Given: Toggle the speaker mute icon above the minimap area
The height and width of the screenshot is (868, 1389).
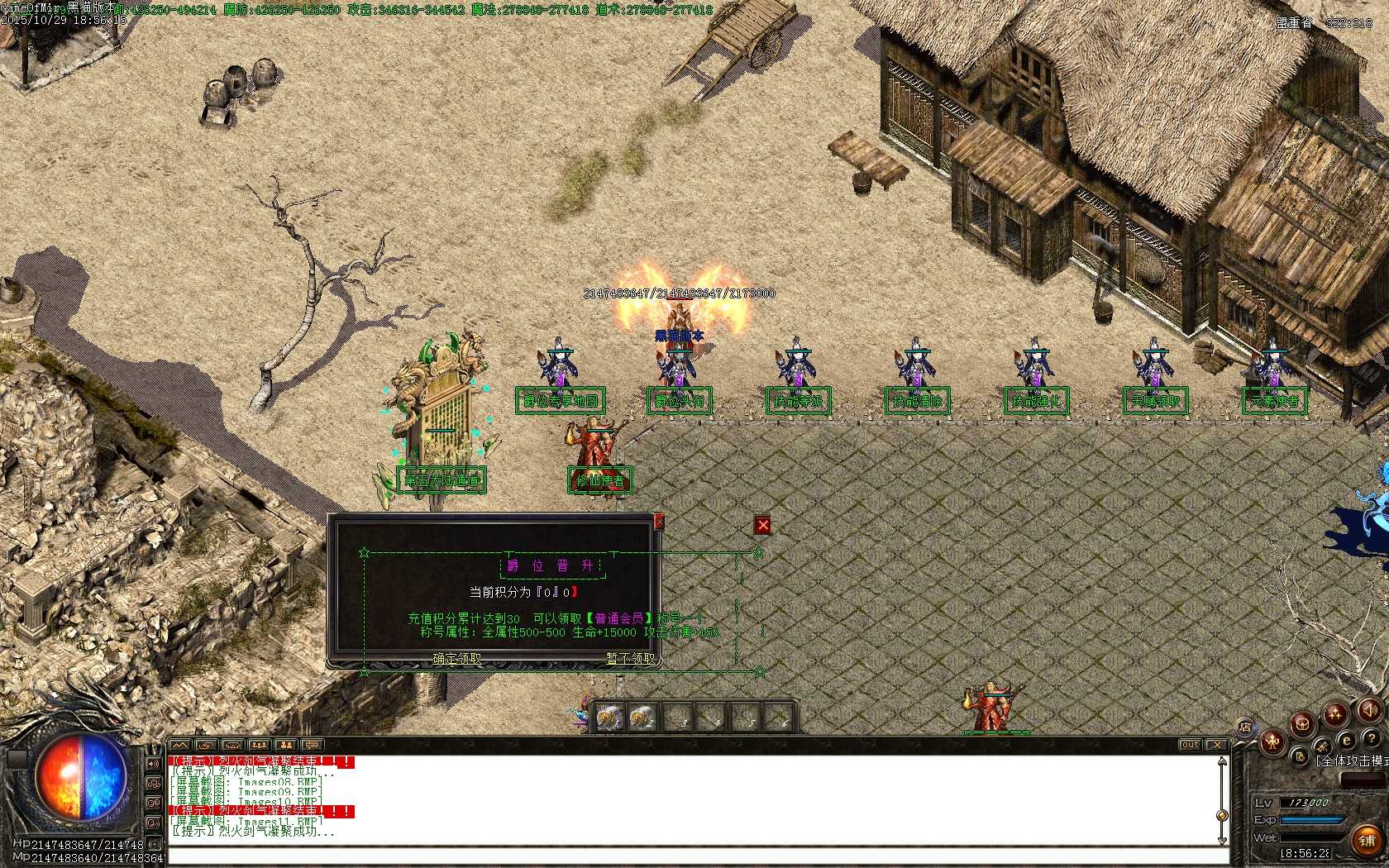Looking at the screenshot, I should 1369,710.
